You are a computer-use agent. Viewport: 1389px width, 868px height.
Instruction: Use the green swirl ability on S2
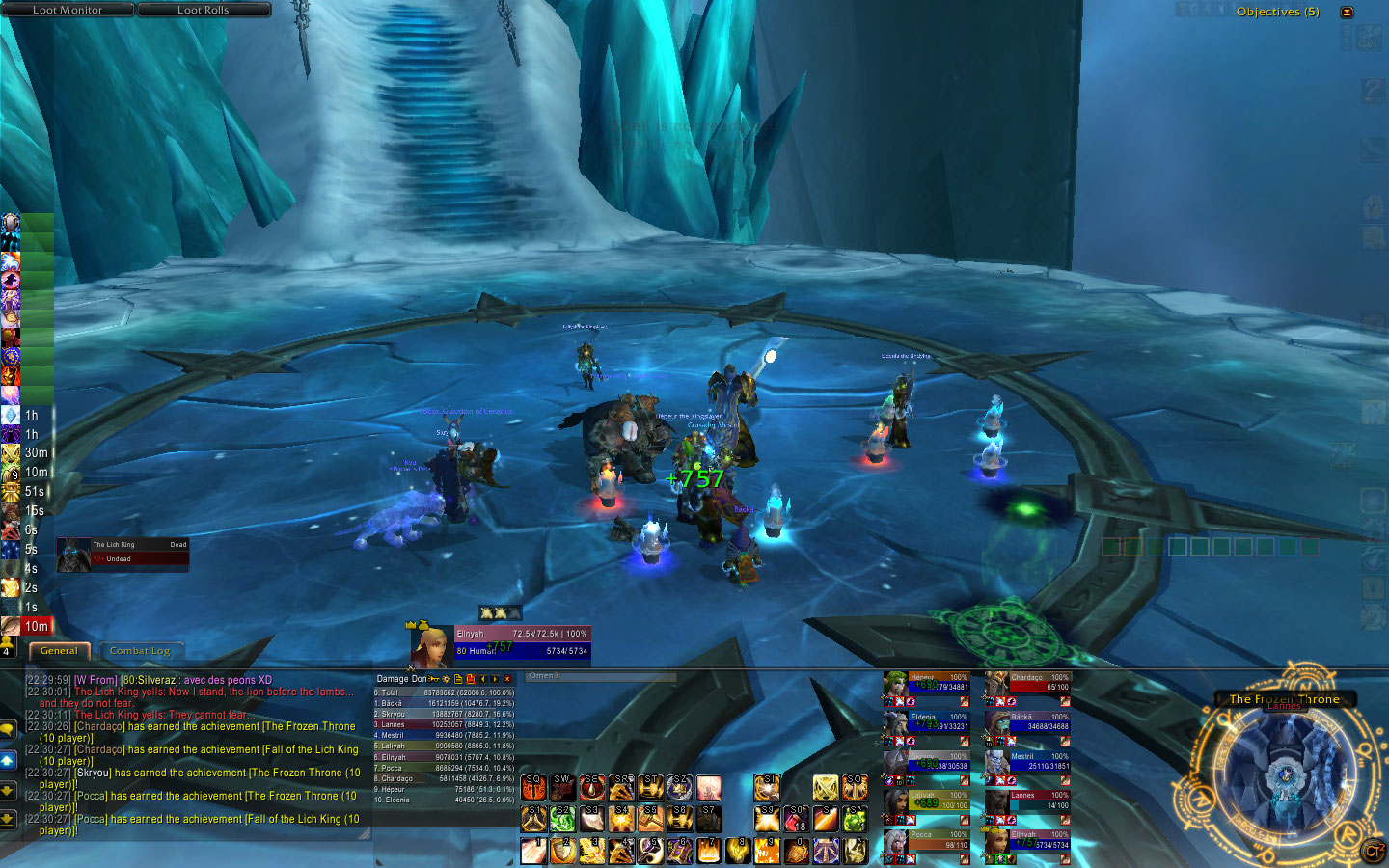(562, 819)
